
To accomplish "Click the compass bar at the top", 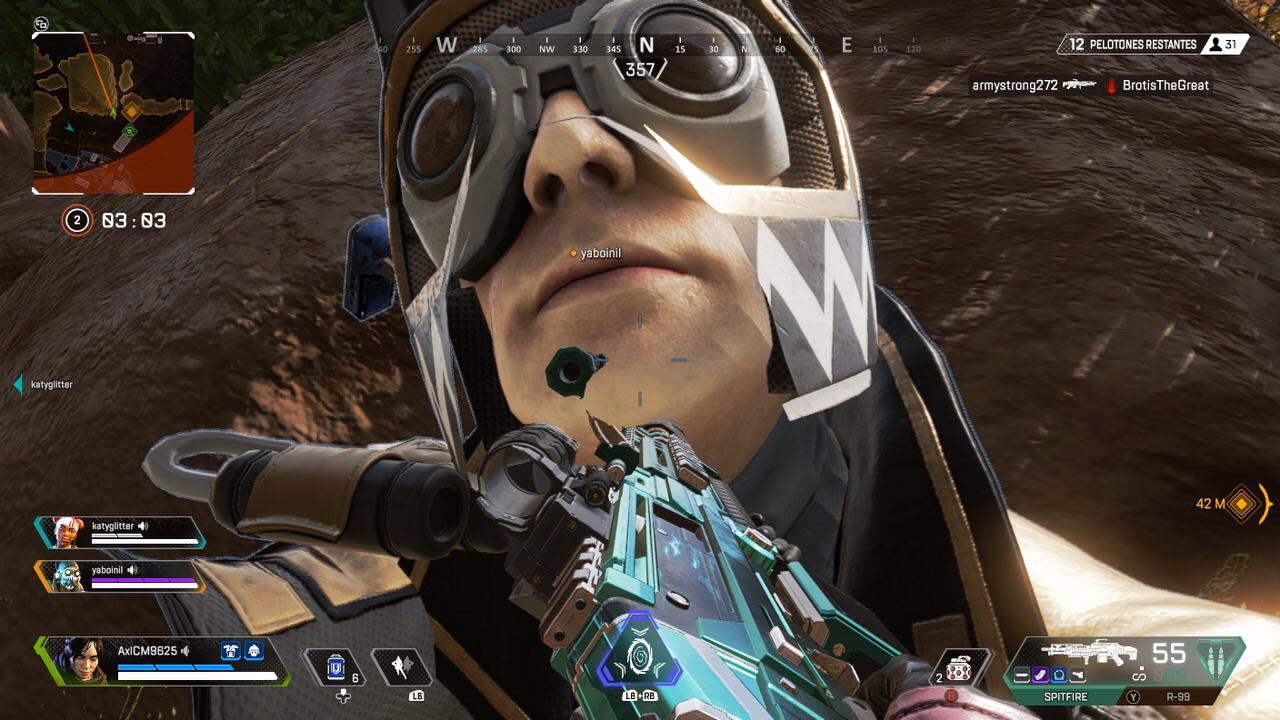I will coord(645,46).
